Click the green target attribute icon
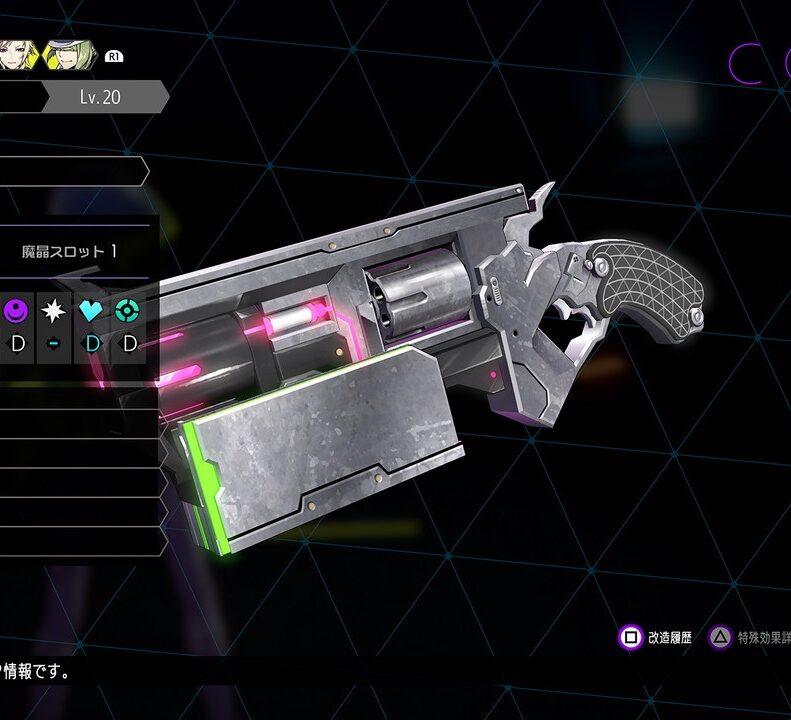 128,311
